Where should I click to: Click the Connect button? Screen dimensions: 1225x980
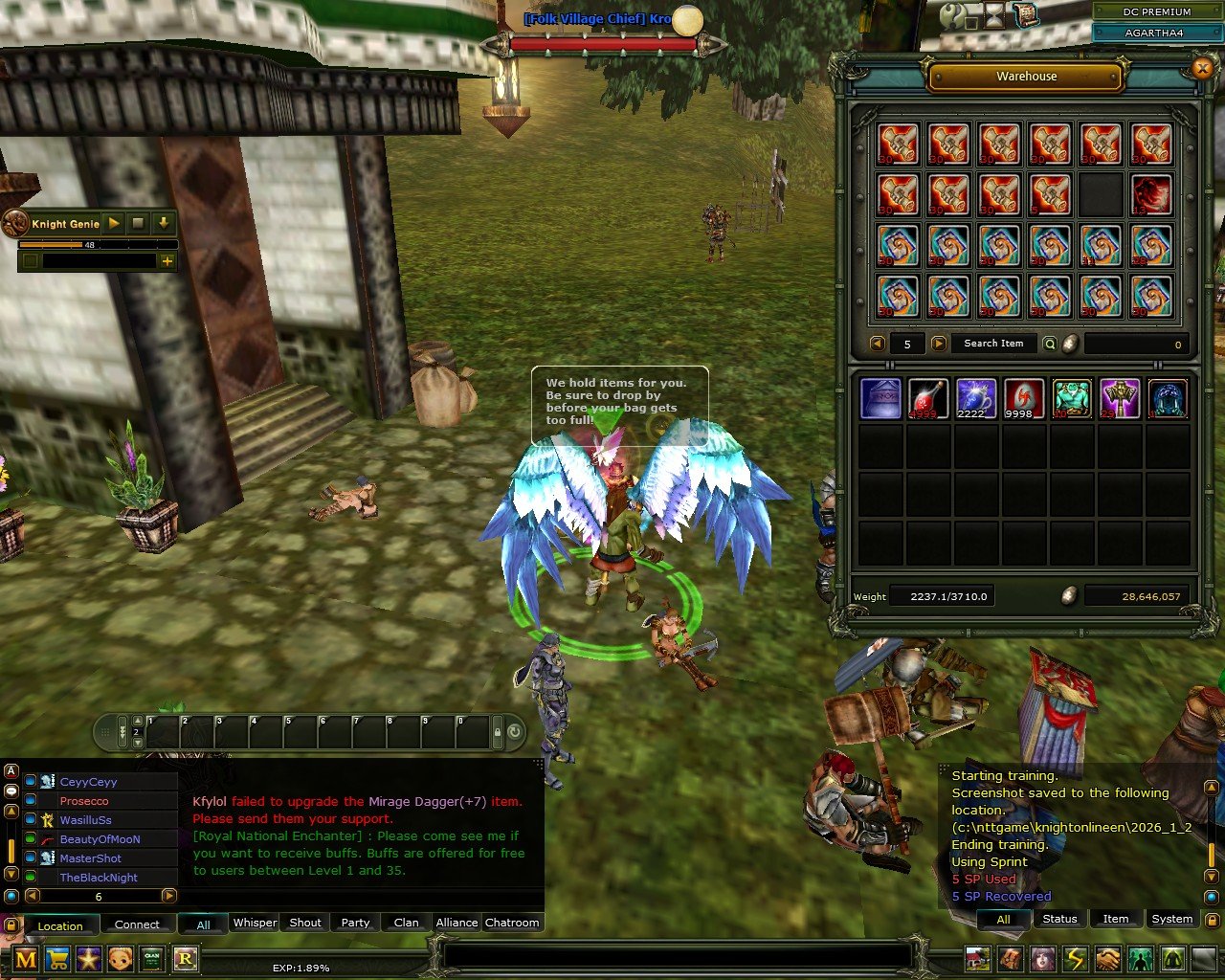(138, 924)
